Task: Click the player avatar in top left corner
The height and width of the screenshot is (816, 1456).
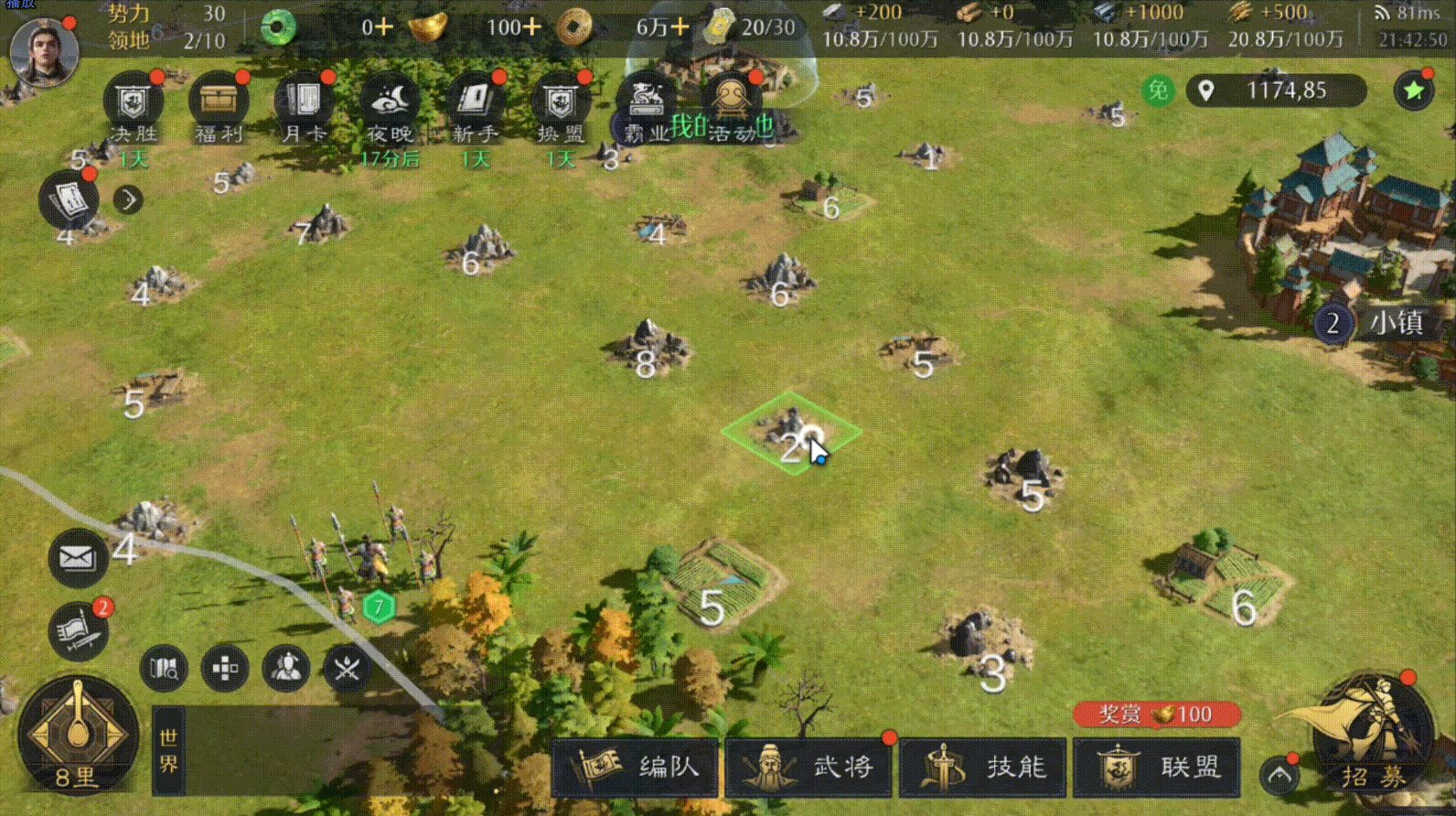Action: pyautogui.click(x=44, y=52)
